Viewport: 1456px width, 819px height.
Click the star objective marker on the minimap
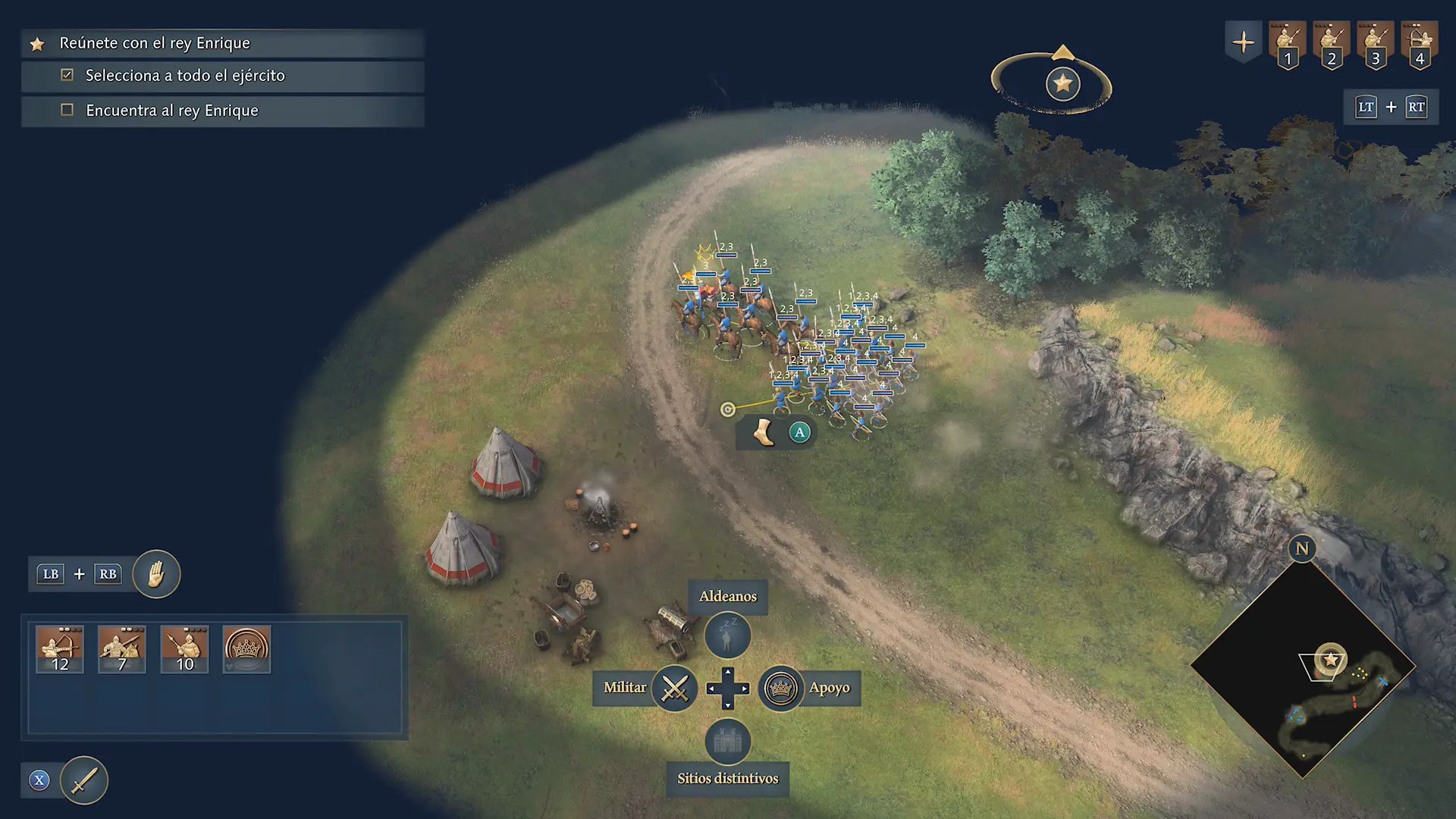point(1330,660)
